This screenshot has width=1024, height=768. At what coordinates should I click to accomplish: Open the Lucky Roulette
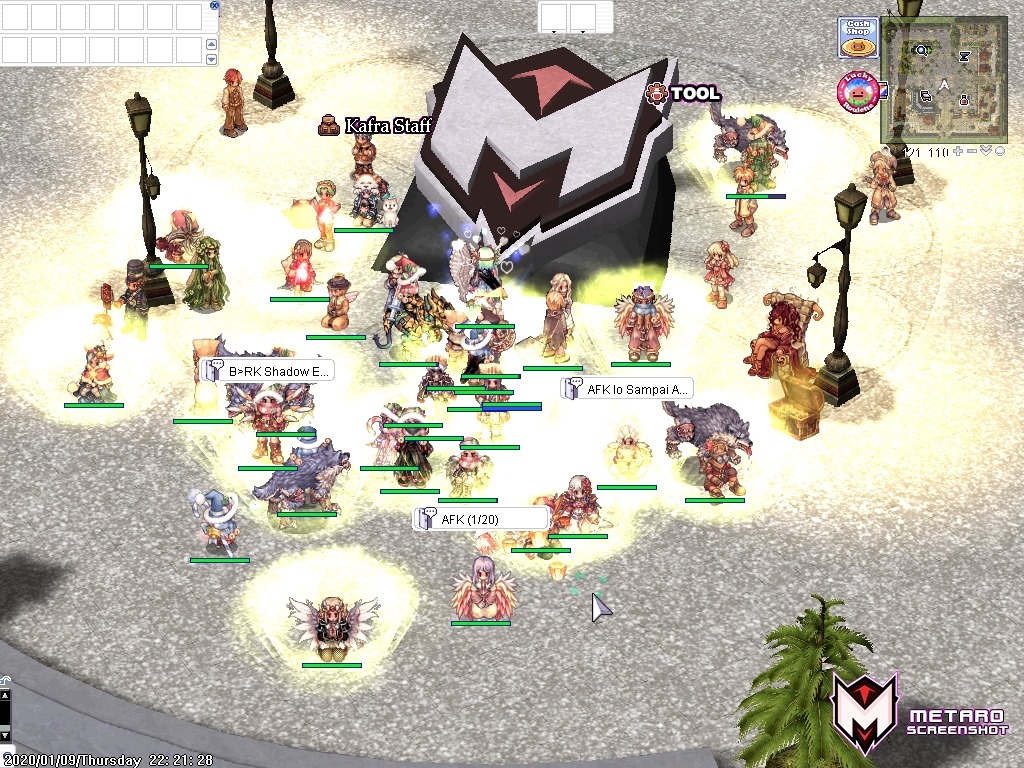point(857,92)
